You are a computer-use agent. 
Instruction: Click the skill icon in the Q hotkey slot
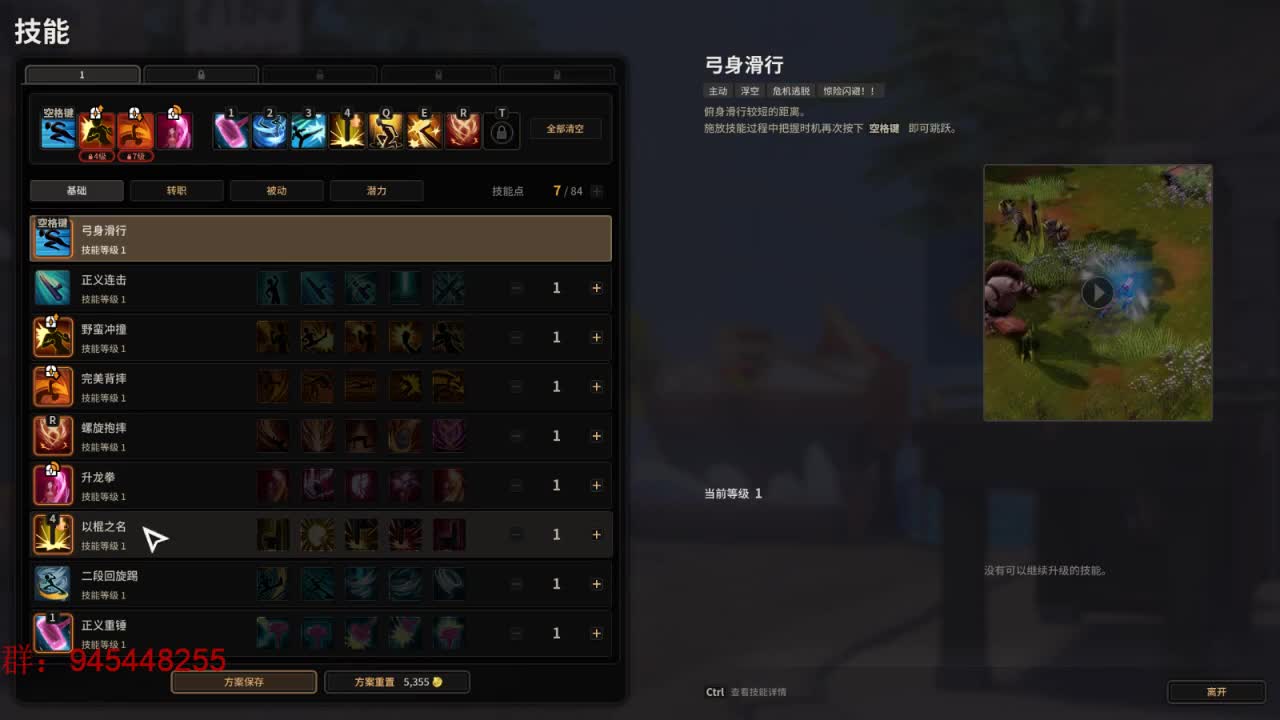[x=386, y=130]
